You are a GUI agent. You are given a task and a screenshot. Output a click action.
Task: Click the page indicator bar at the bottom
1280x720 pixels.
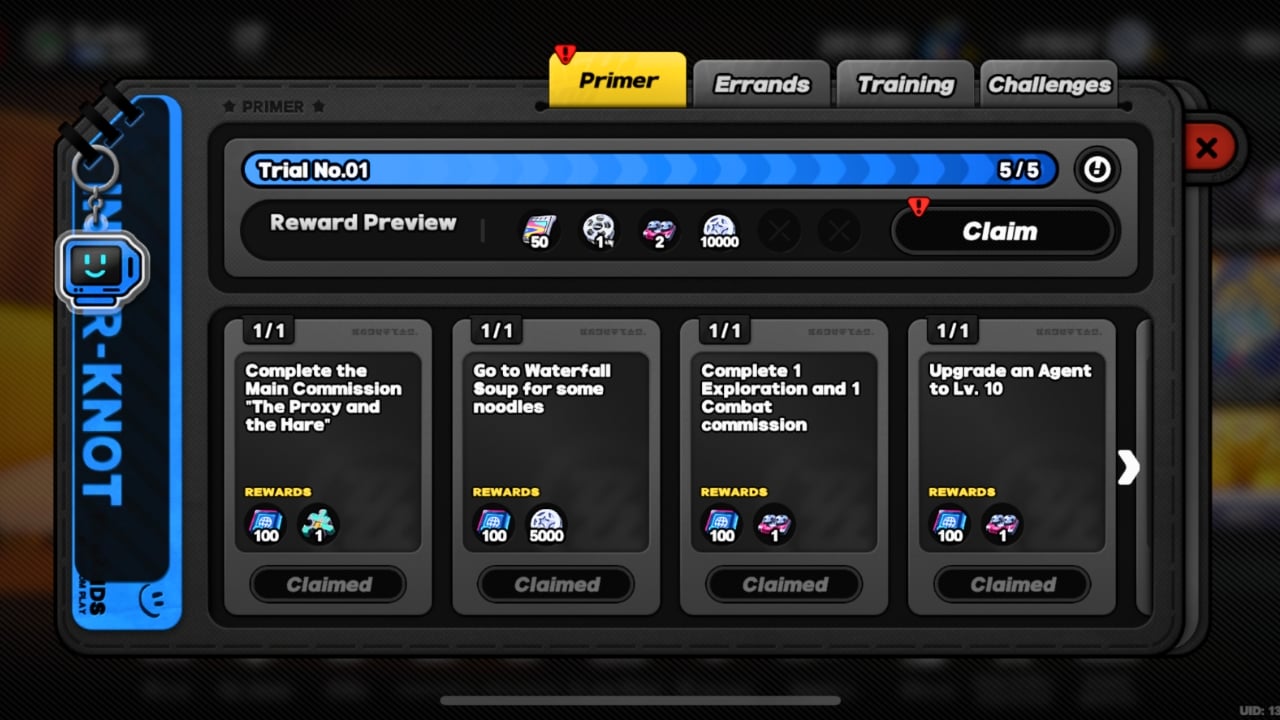click(640, 700)
